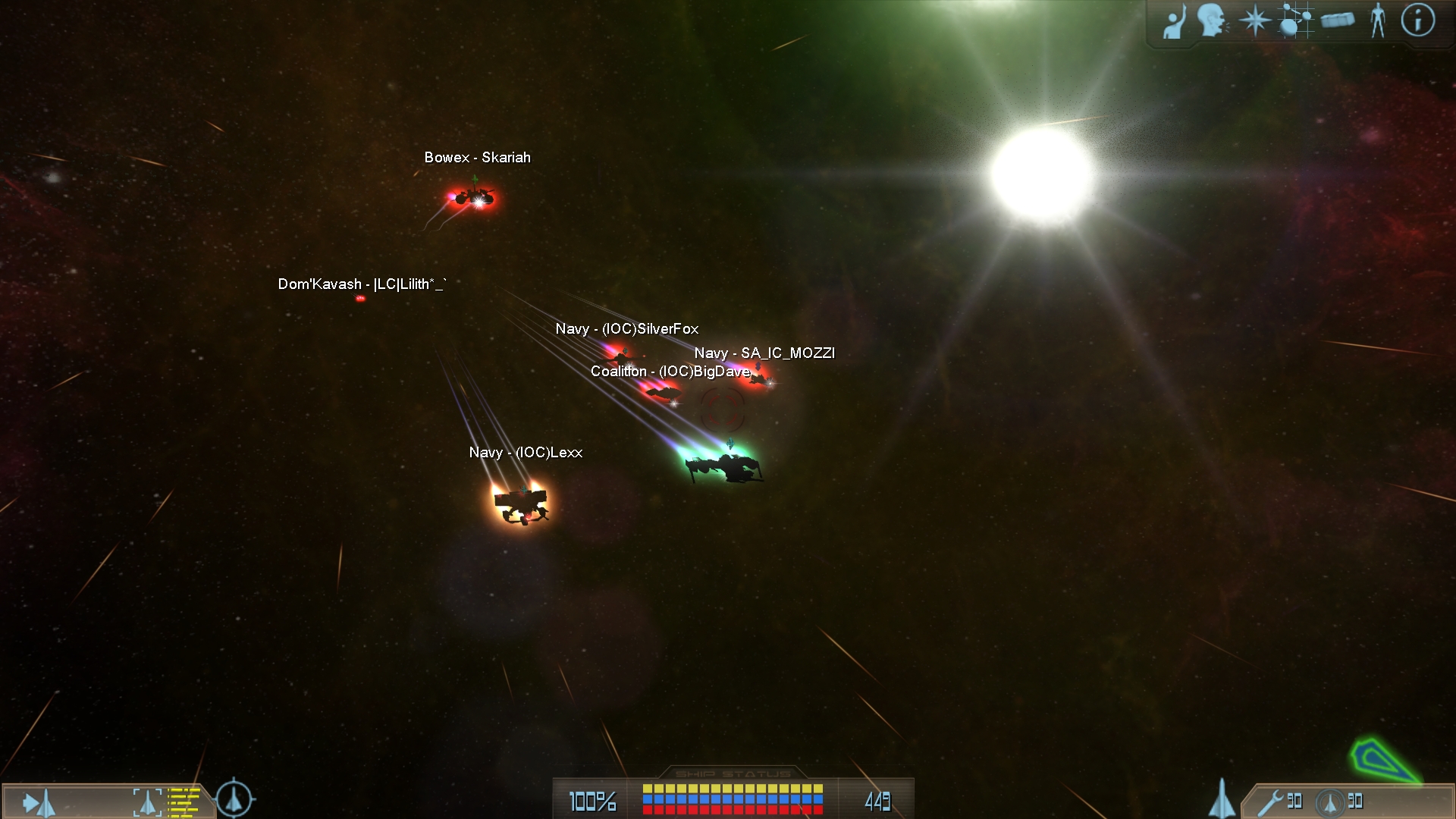Viewport: 1456px width, 819px height.
Task: Toggle the ship crosshair circle icon
Action: click(234, 799)
